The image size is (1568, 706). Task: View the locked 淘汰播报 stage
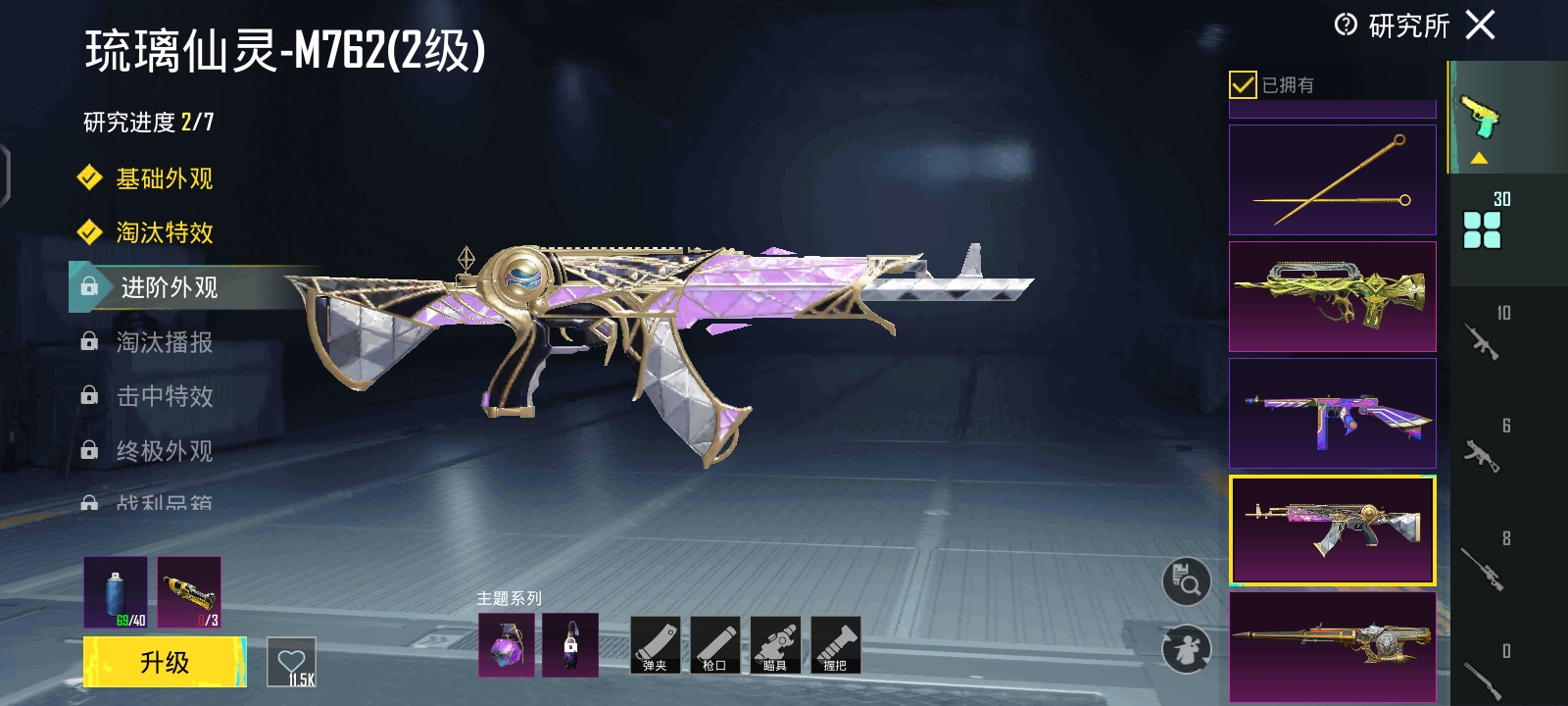coord(164,342)
